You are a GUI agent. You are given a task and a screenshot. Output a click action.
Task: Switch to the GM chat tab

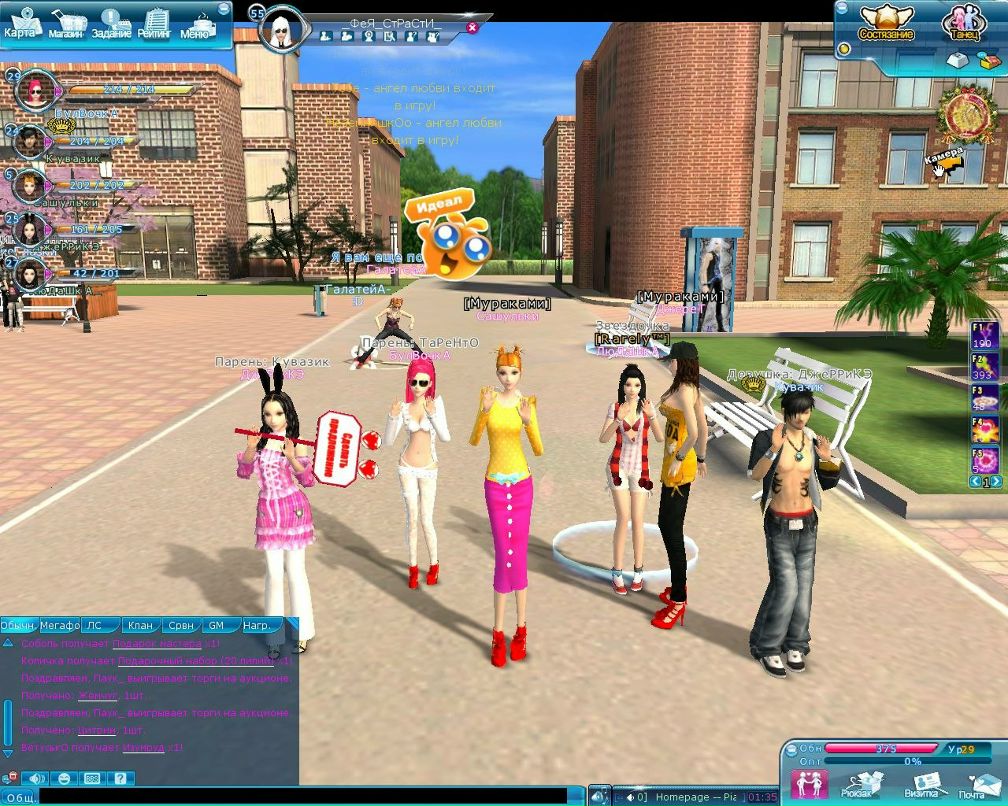[216, 626]
